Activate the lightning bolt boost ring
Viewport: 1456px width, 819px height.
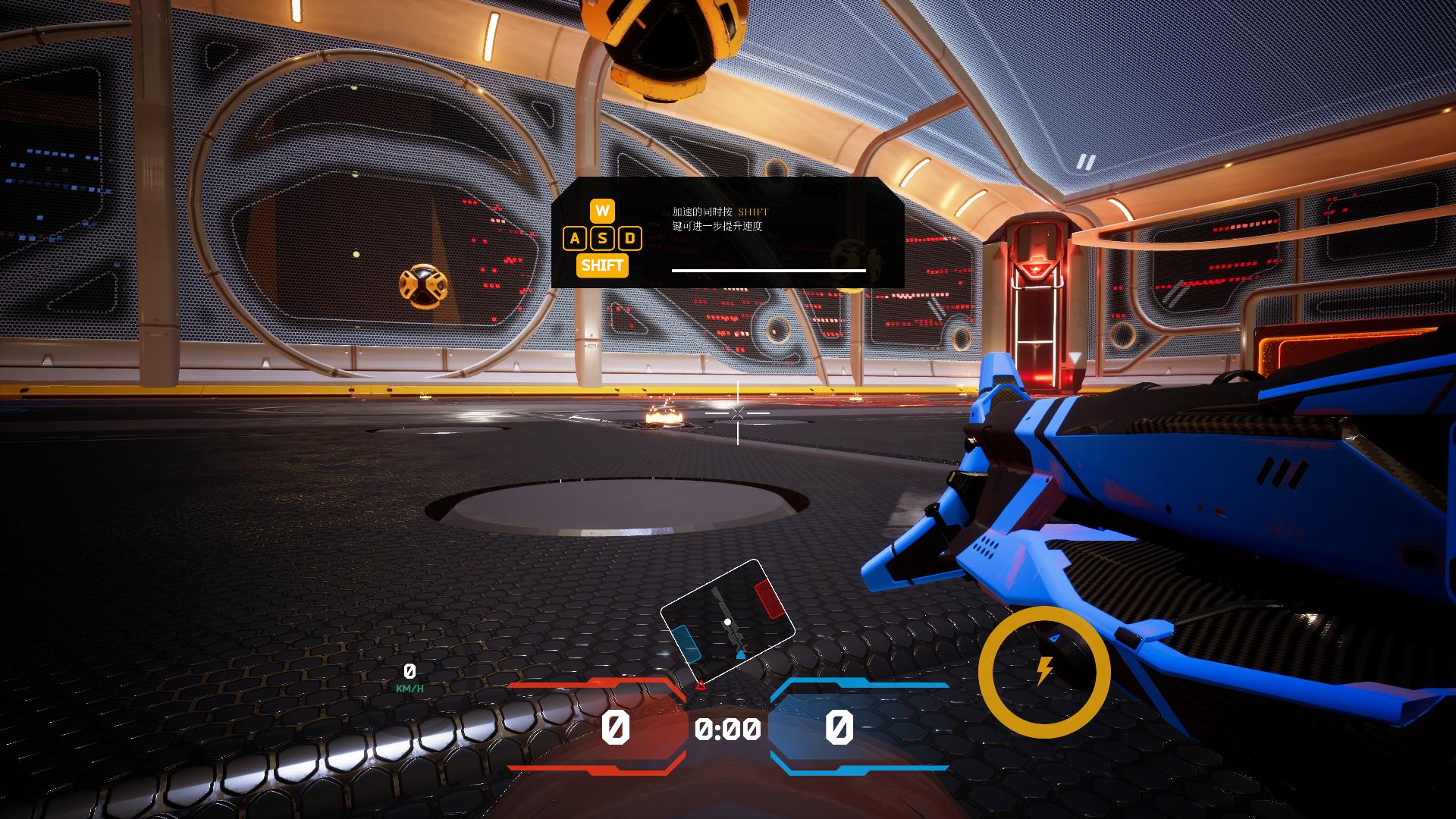click(x=1044, y=671)
